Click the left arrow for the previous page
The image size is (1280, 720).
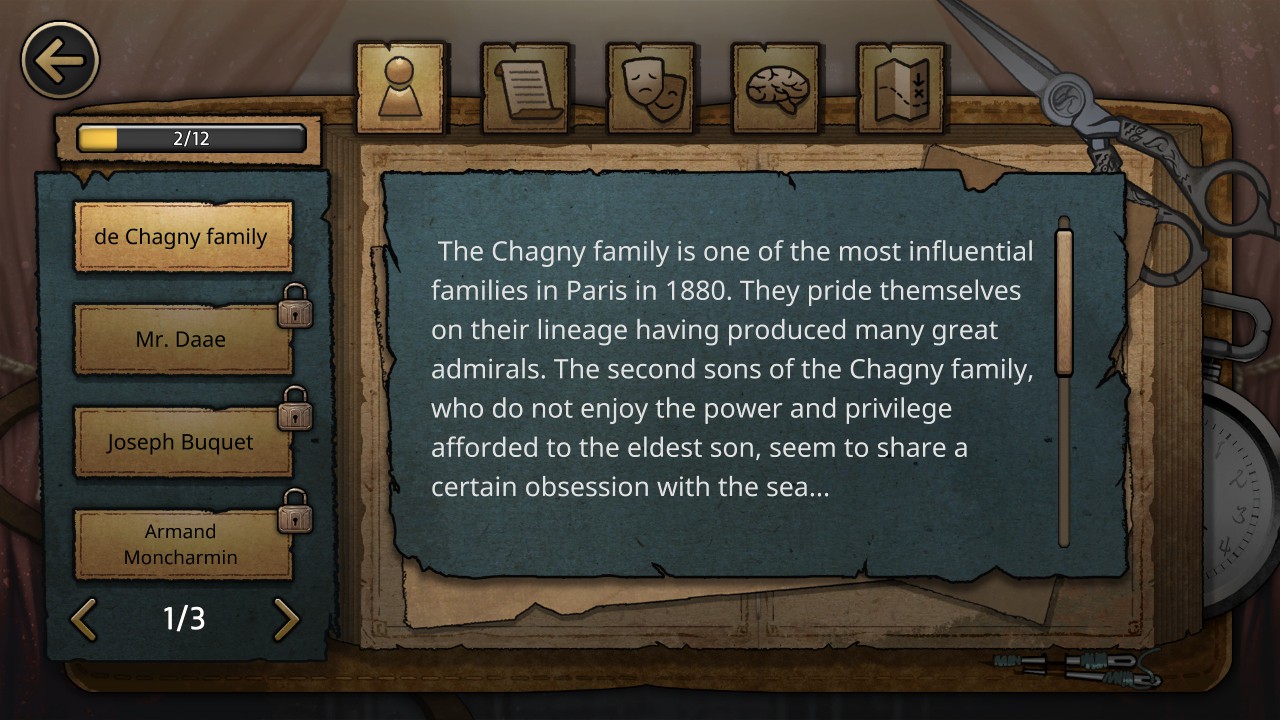84,620
